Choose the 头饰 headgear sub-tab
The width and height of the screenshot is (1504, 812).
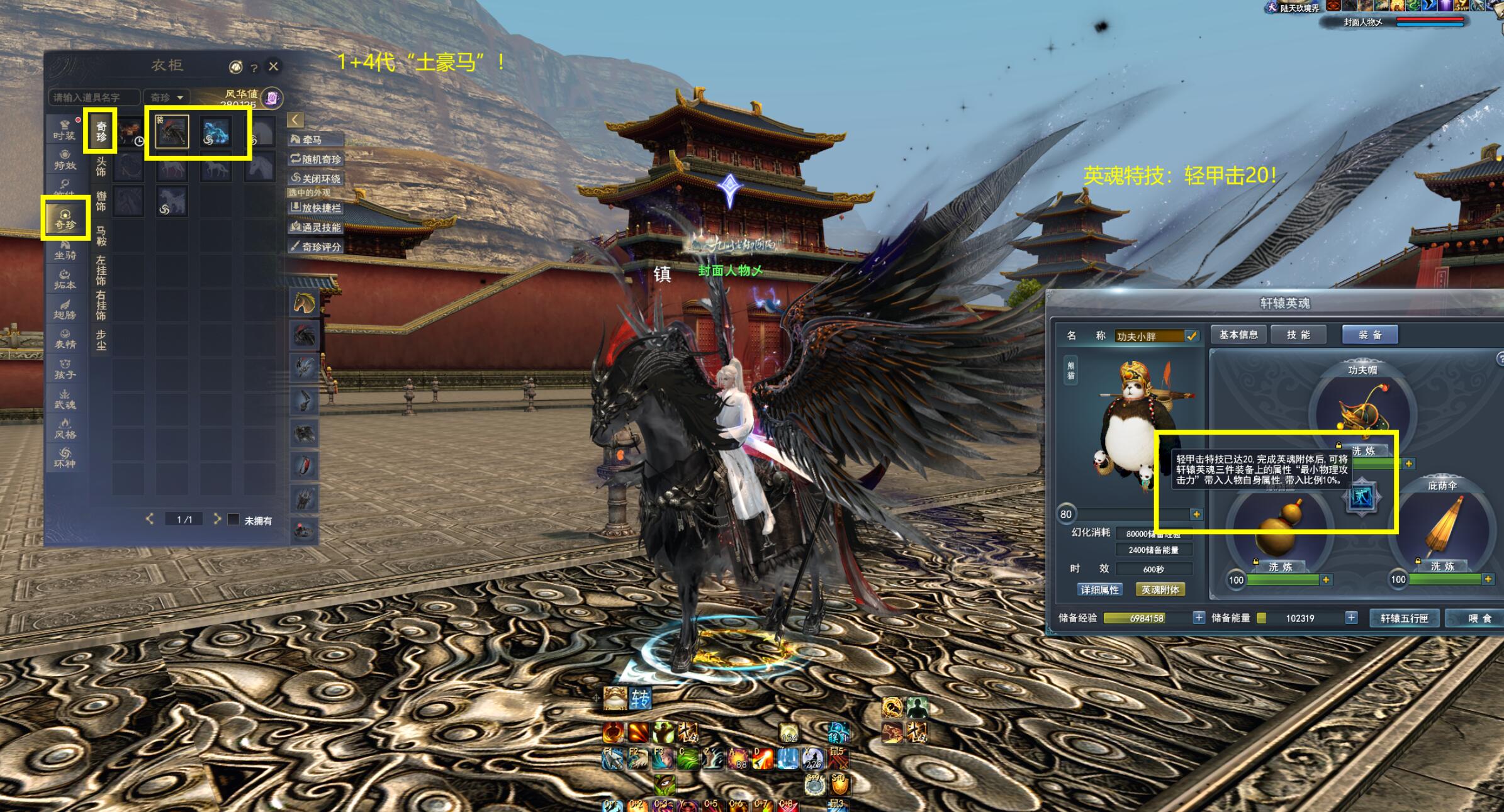(x=101, y=167)
